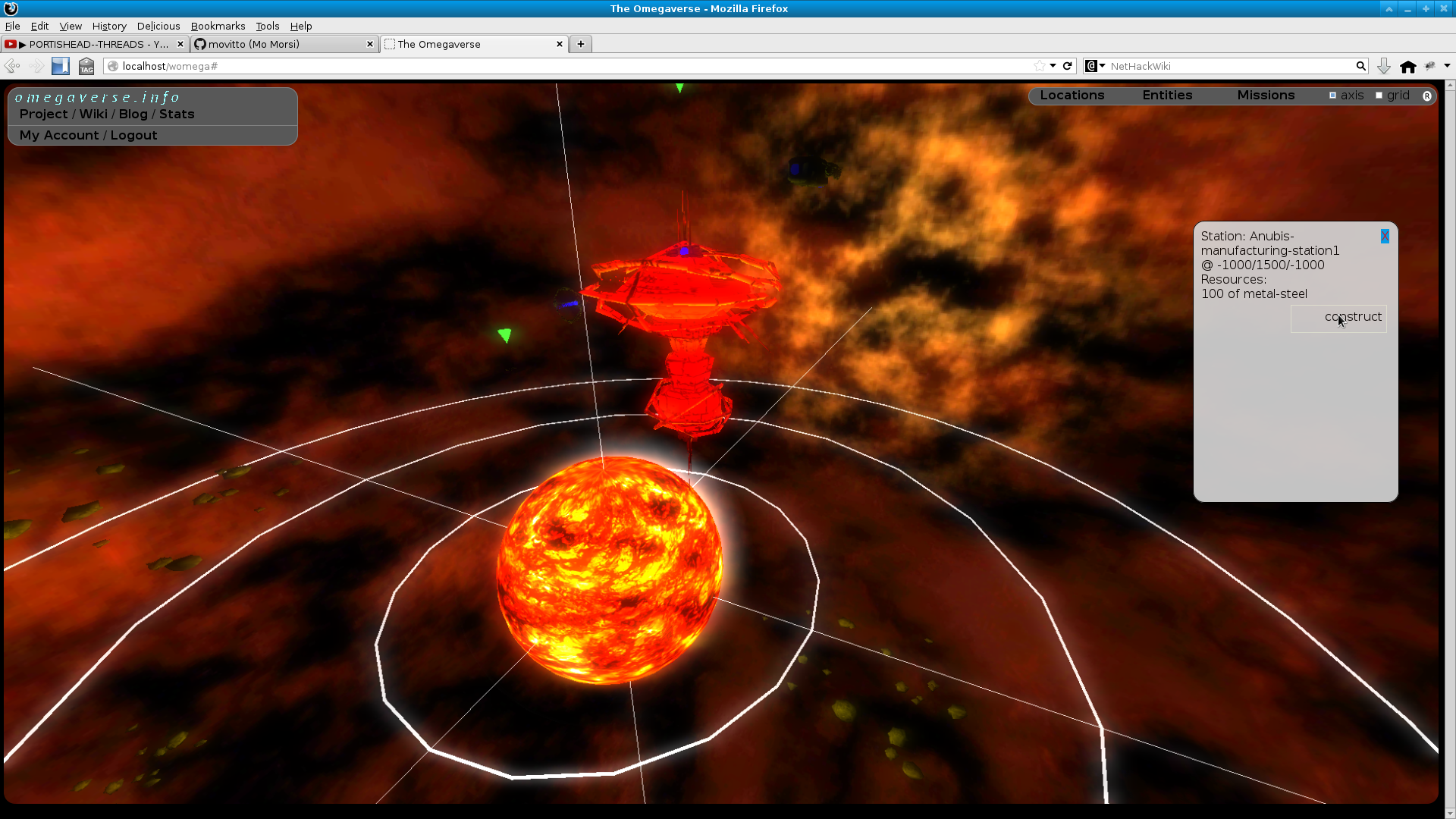Select the bookmark icon left of the TAG icon
Image resolution: width=1456 pixels, height=819 pixels.
click(x=60, y=66)
